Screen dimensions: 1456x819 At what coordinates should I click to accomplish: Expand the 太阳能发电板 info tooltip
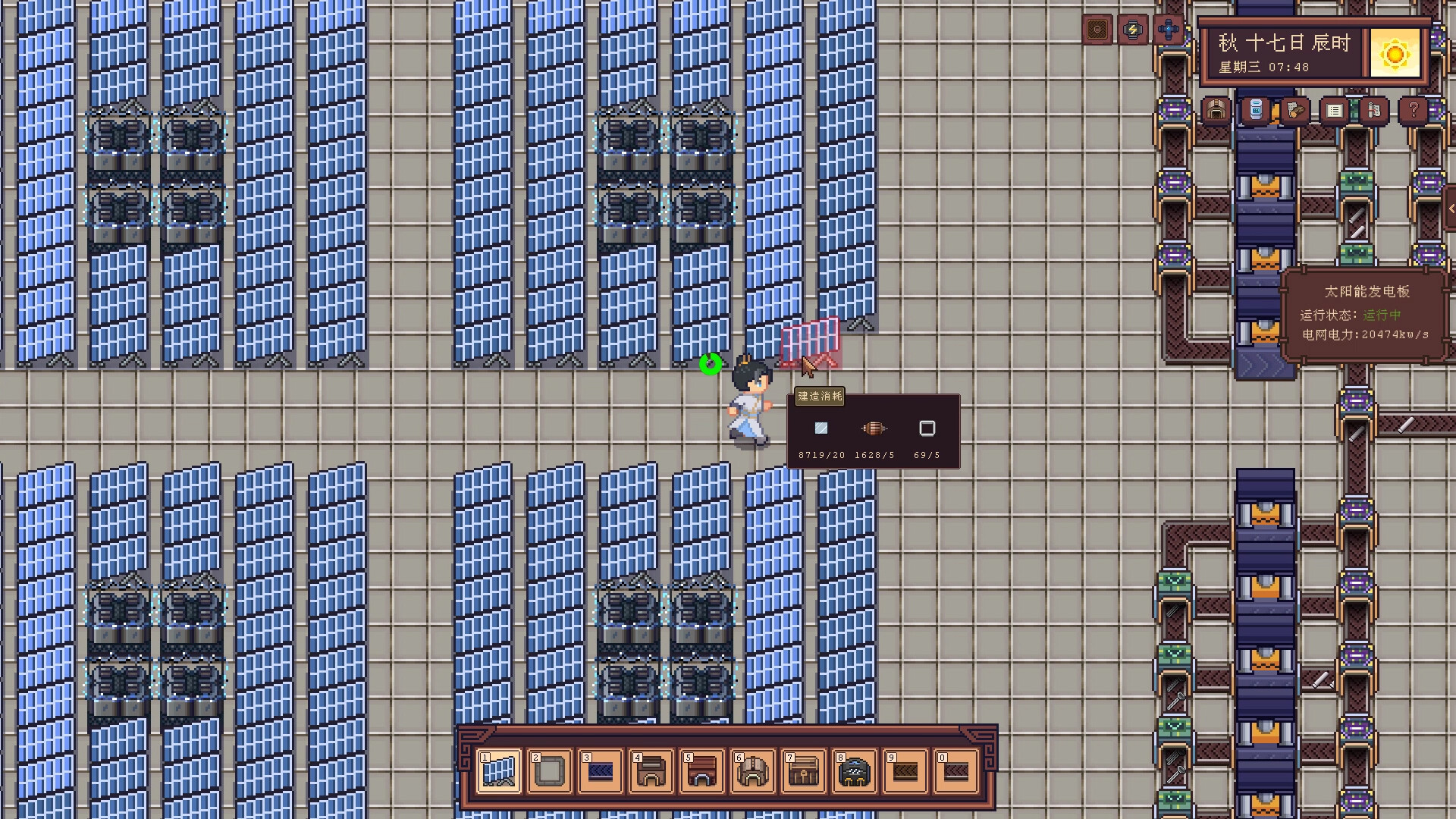click(1365, 291)
